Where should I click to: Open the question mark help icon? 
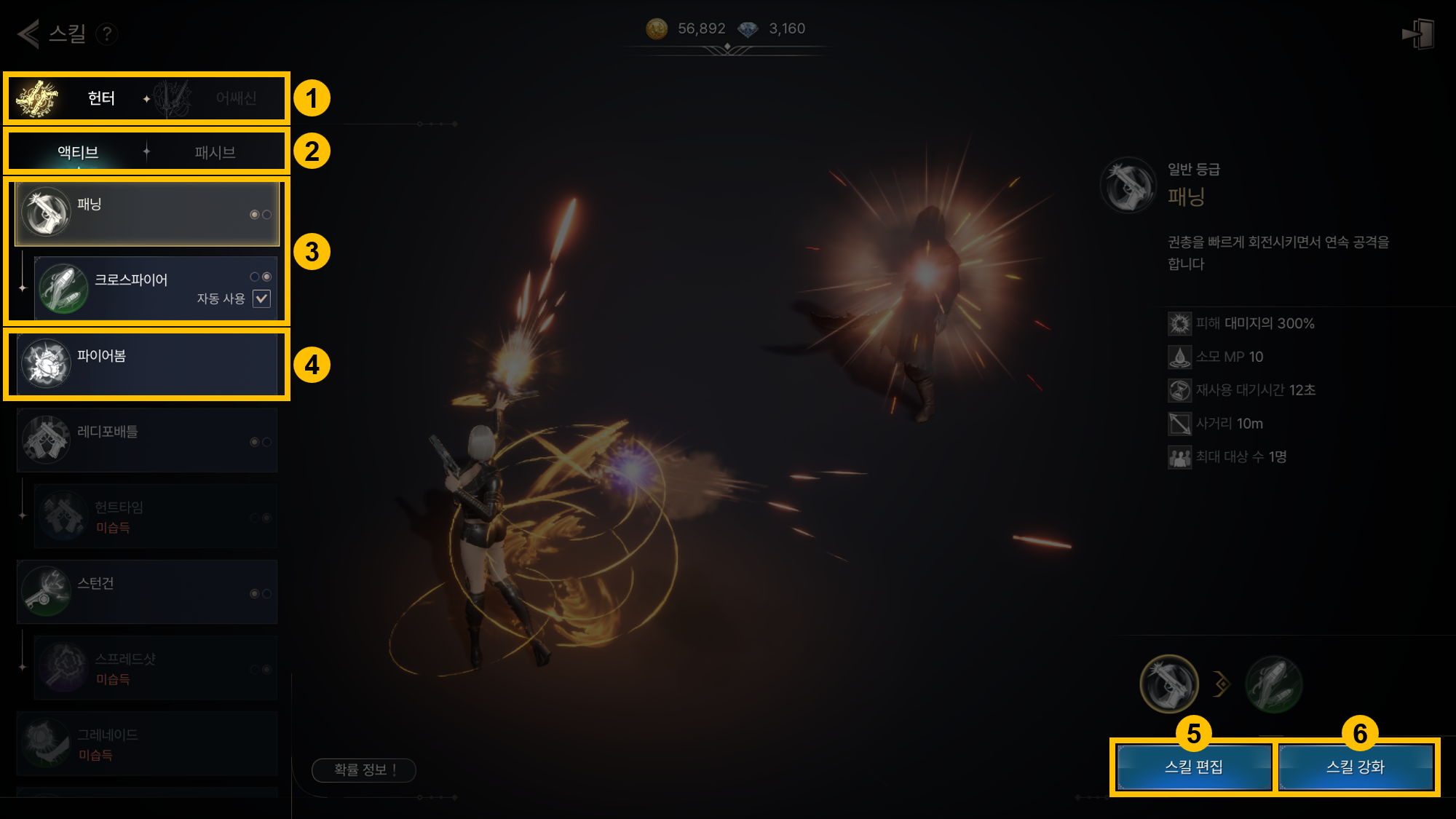(107, 33)
